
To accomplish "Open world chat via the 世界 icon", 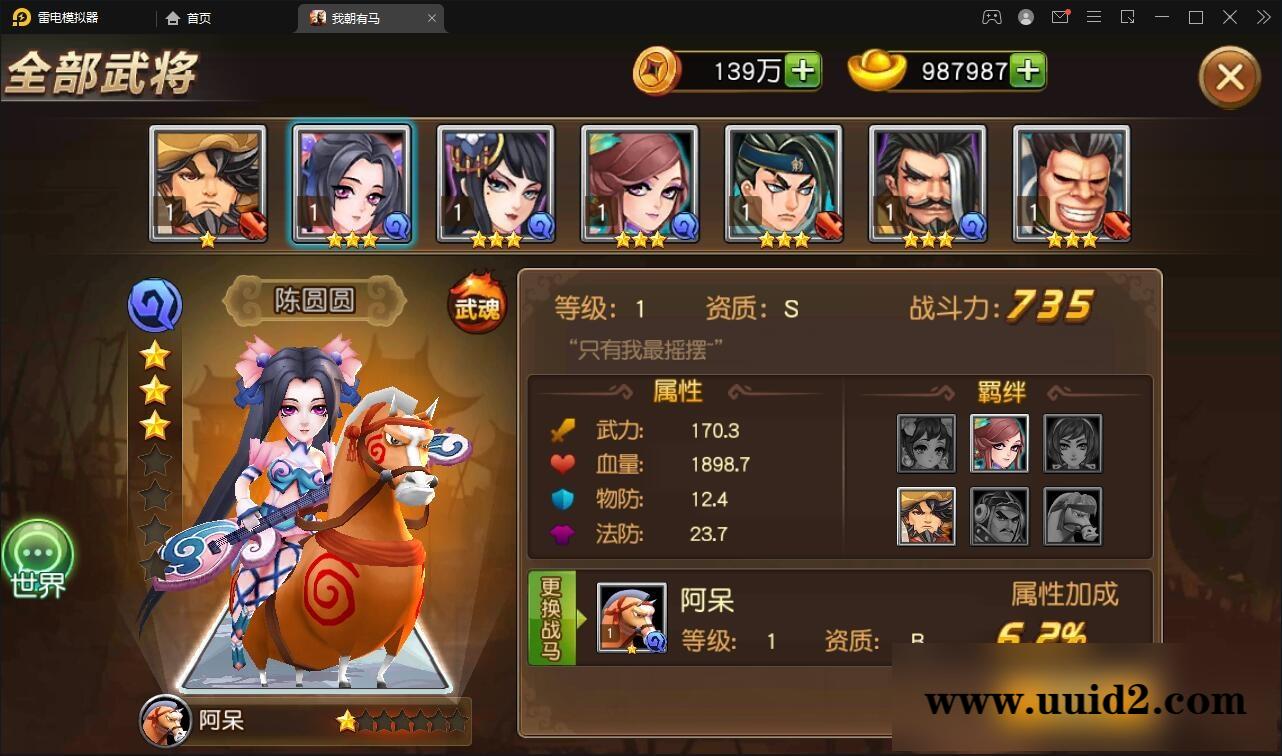I will point(38,556).
